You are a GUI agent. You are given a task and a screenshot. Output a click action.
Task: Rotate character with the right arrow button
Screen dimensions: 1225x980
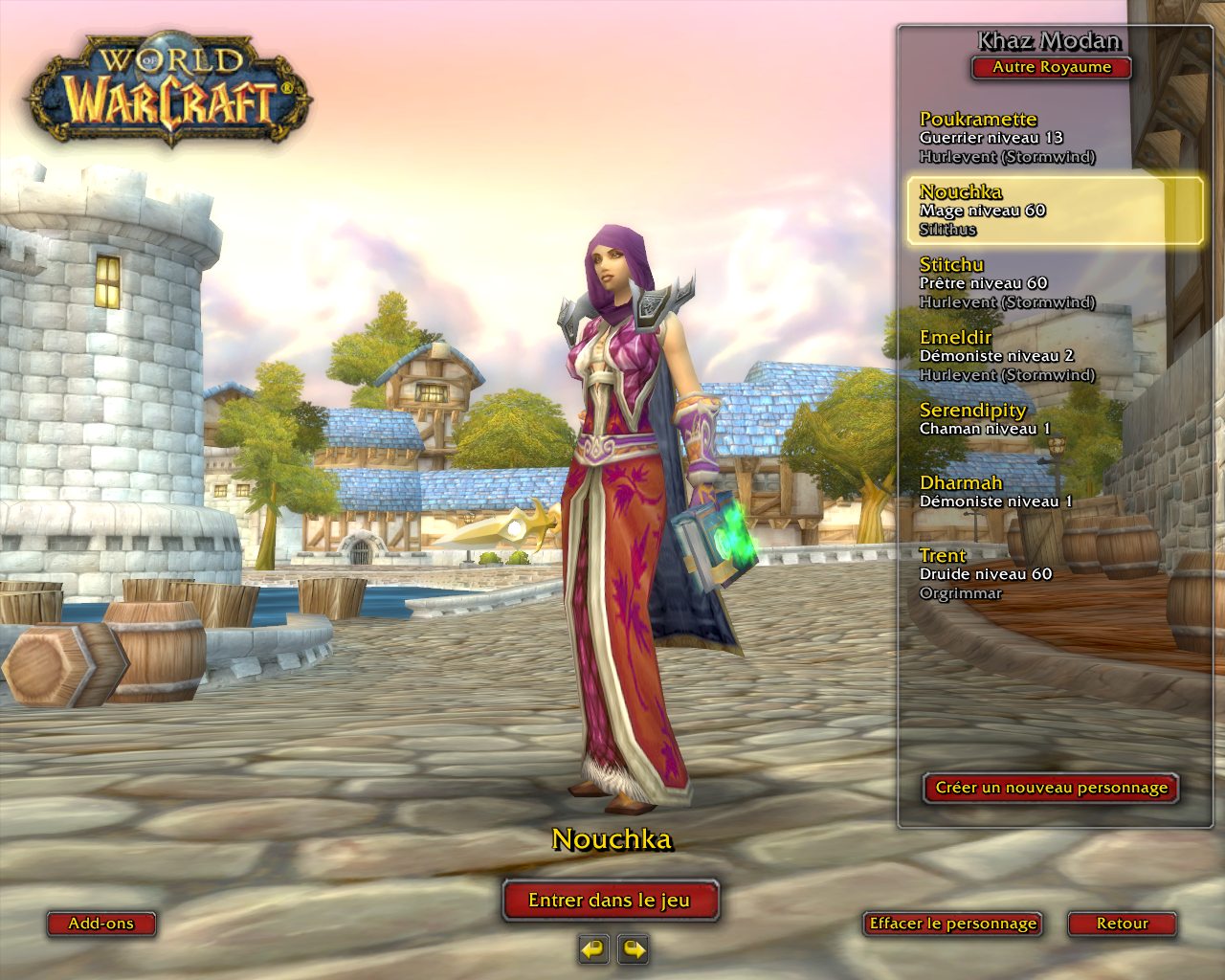tap(634, 949)
